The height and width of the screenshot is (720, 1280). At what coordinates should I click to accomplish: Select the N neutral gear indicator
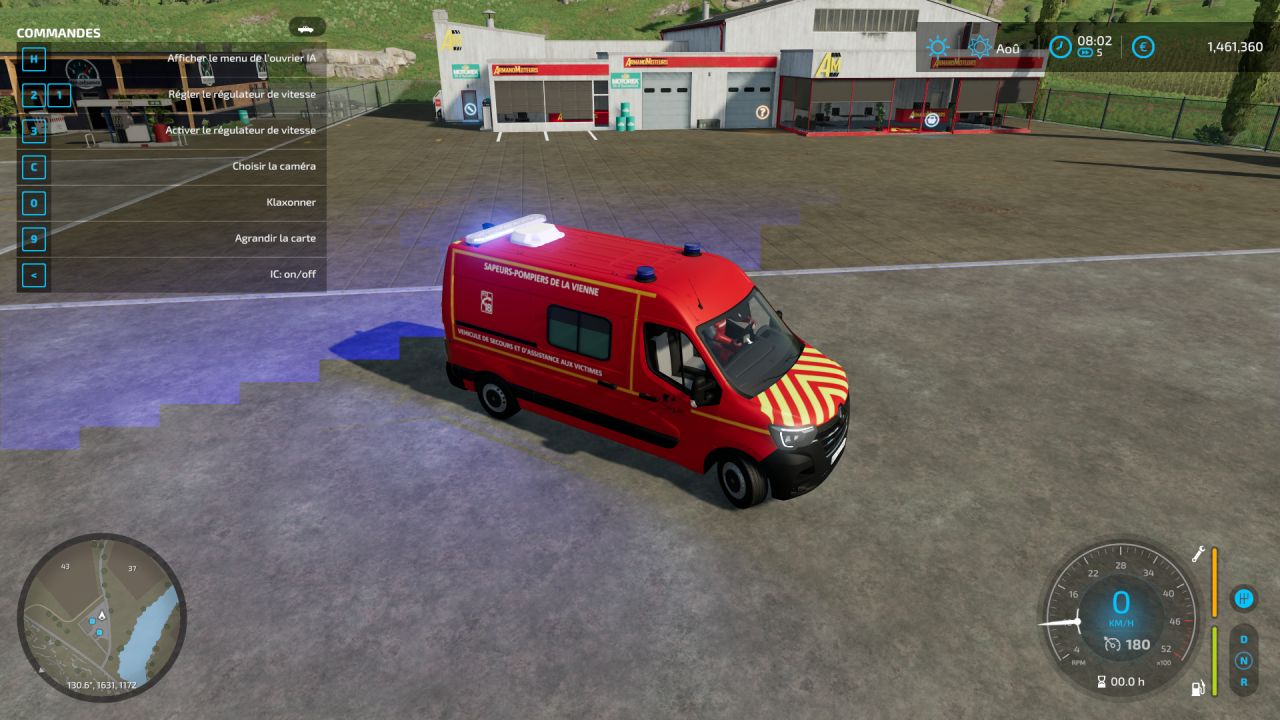[x=1243, y=658]
